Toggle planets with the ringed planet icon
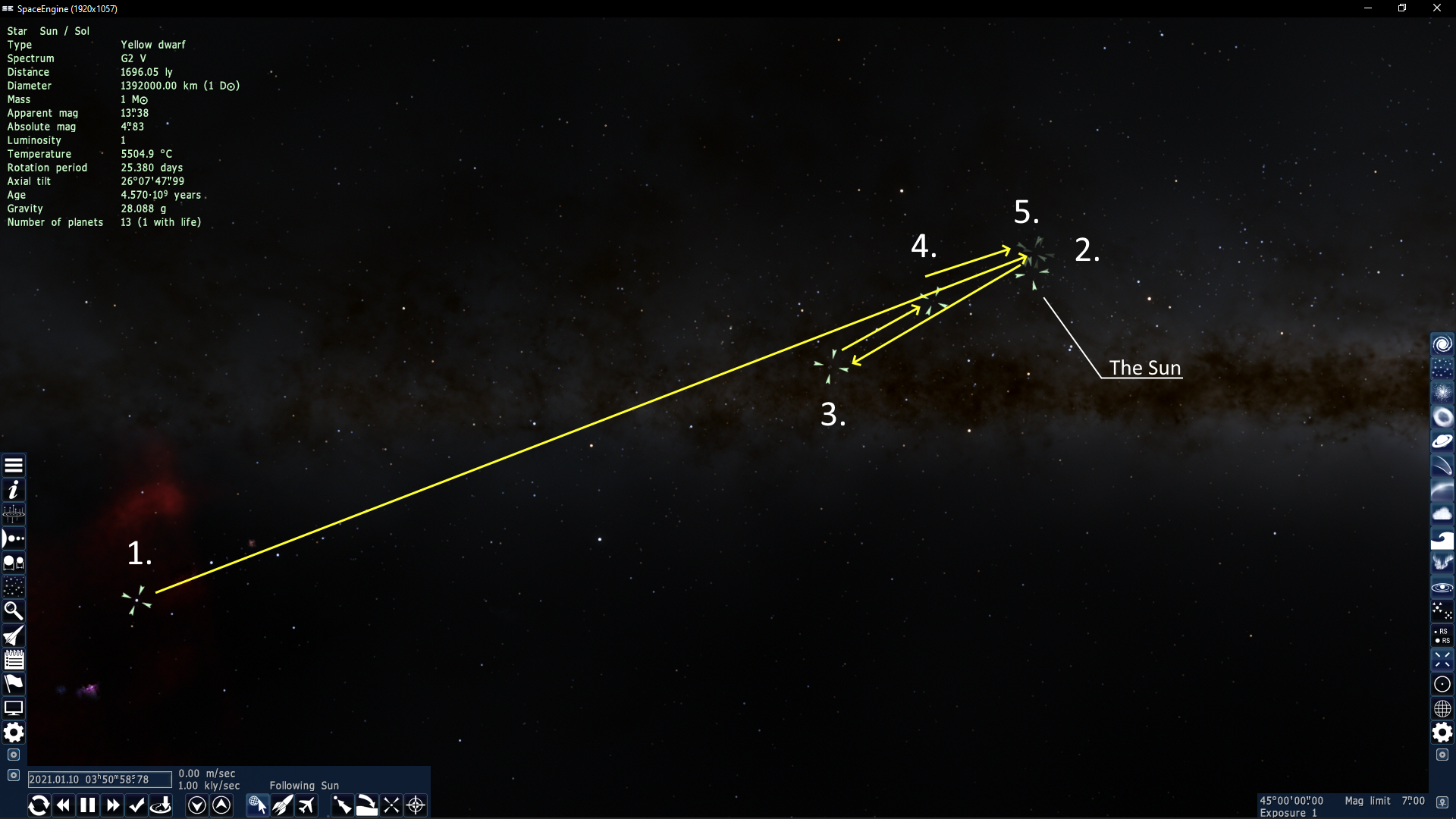 point(1442,441)
